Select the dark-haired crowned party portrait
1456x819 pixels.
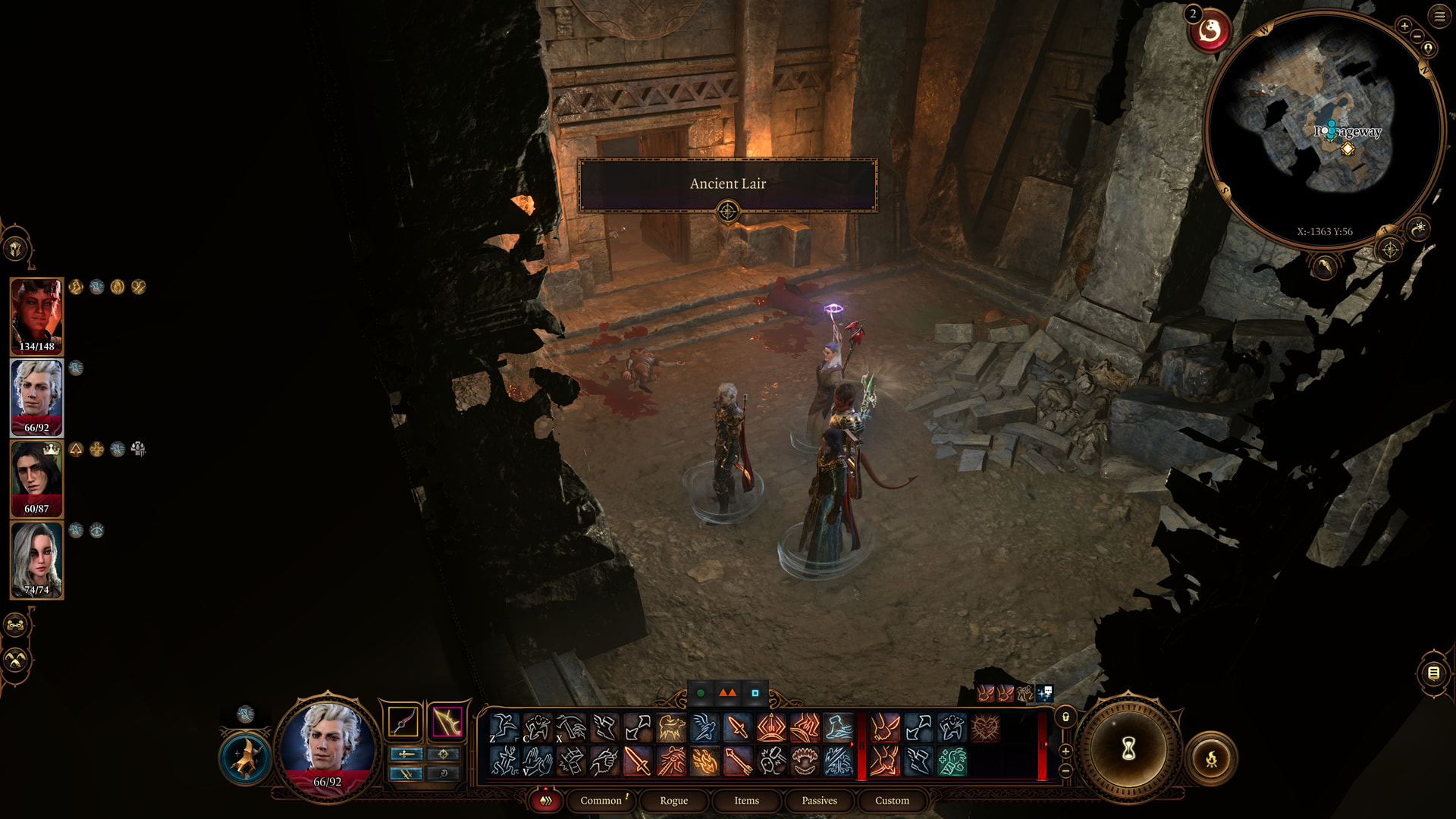36,479
